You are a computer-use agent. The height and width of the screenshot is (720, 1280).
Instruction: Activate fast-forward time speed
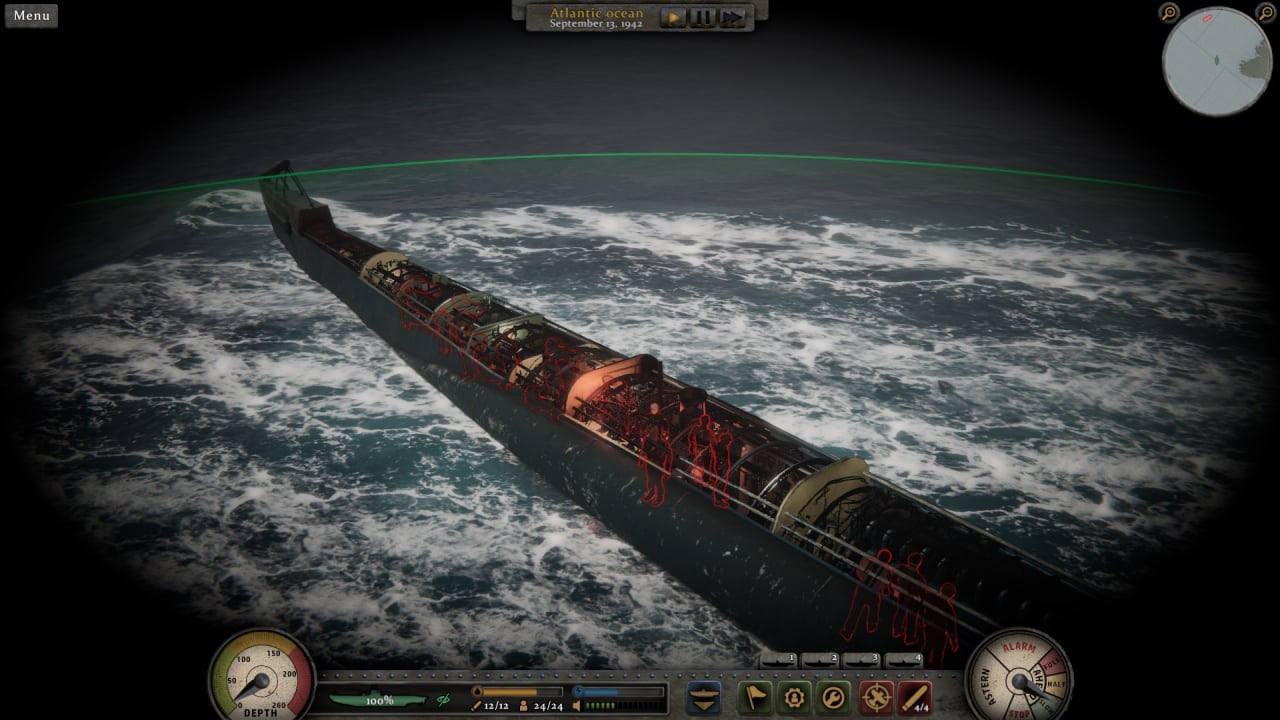point(732,17)
